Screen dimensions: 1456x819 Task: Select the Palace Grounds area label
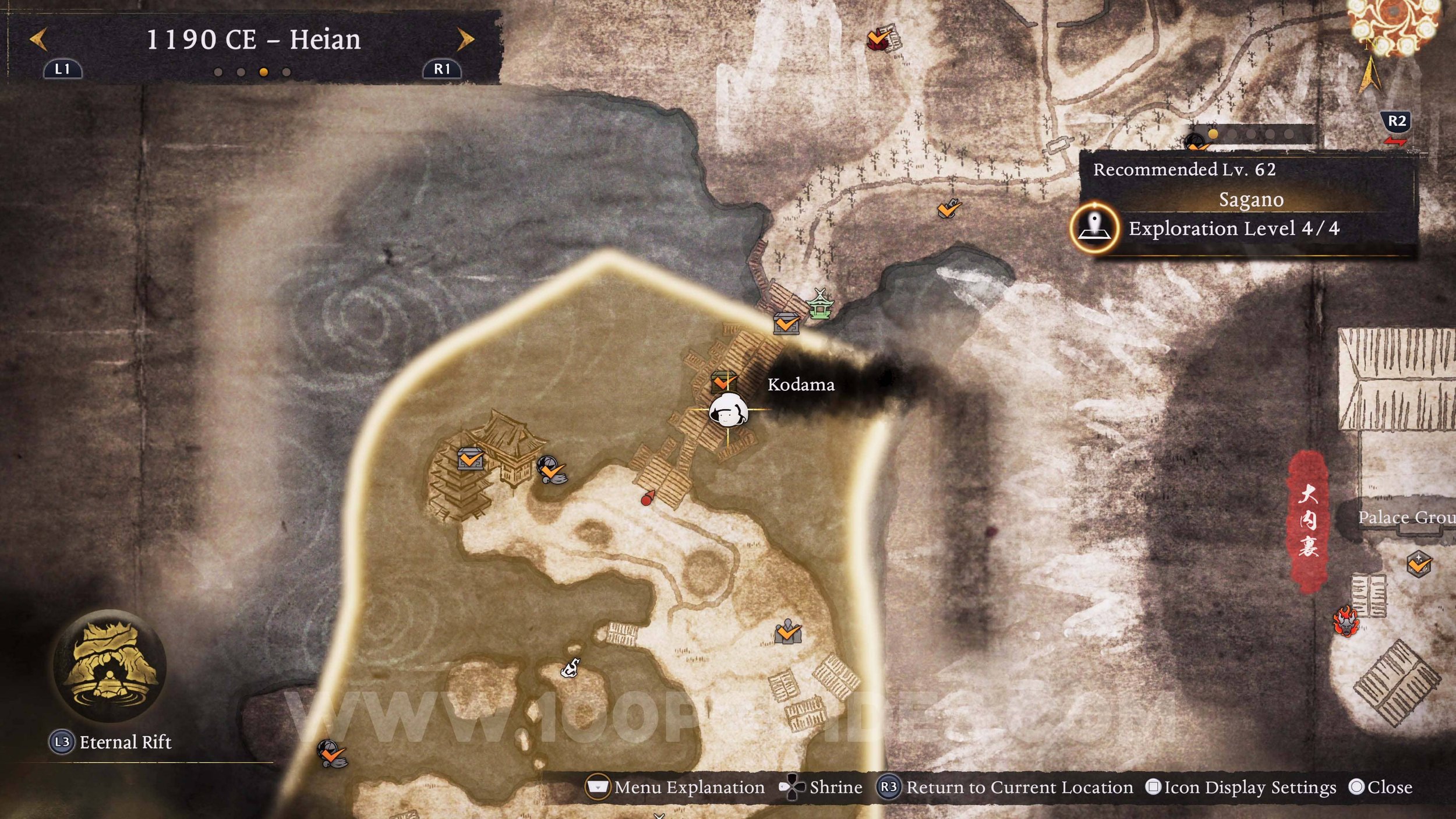(x=1406, y=517)
